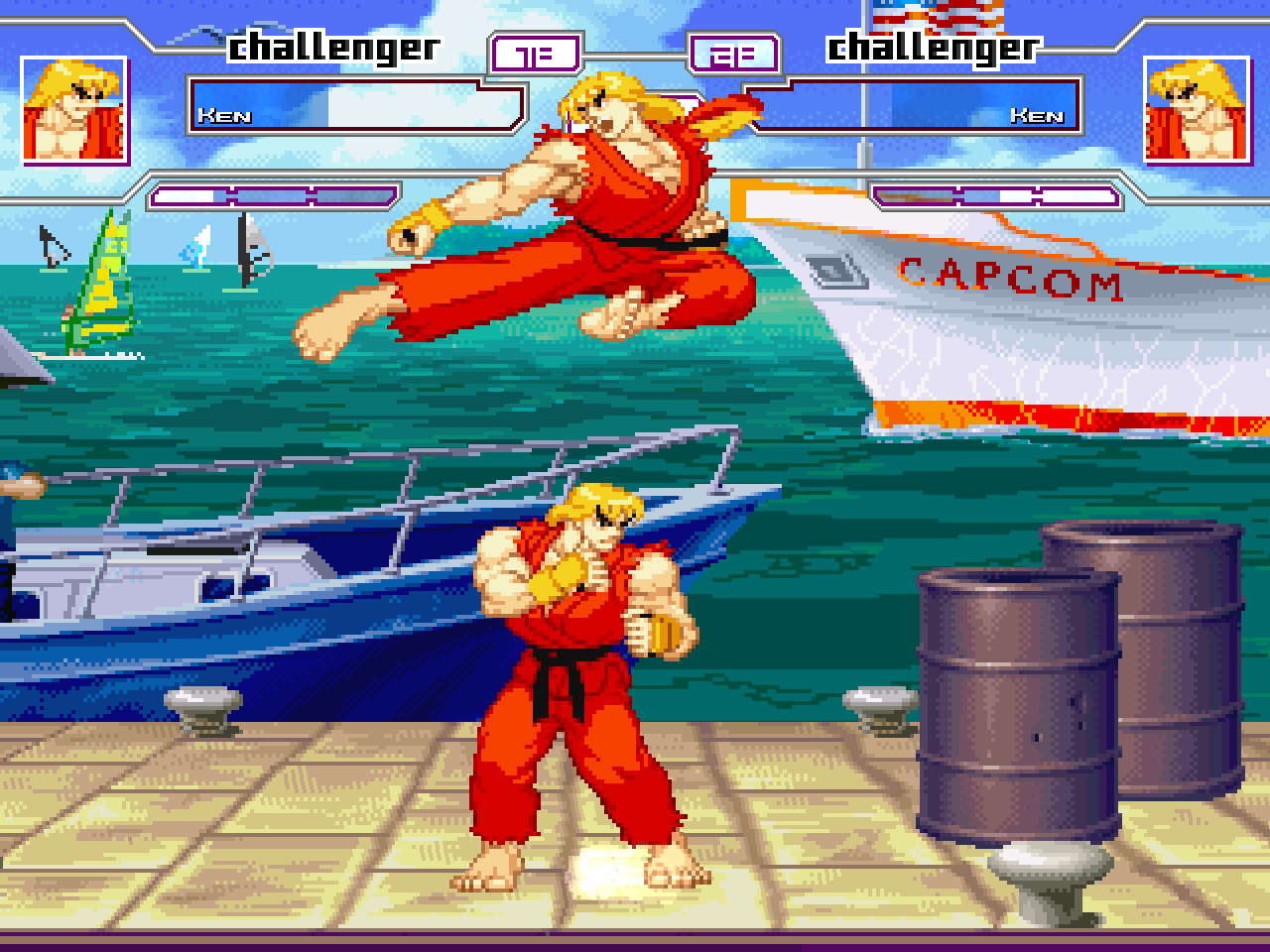The height and width of the screenshot is (952, 1270).
Task: Click the right 'challenger' label
Action: [934, 47]
